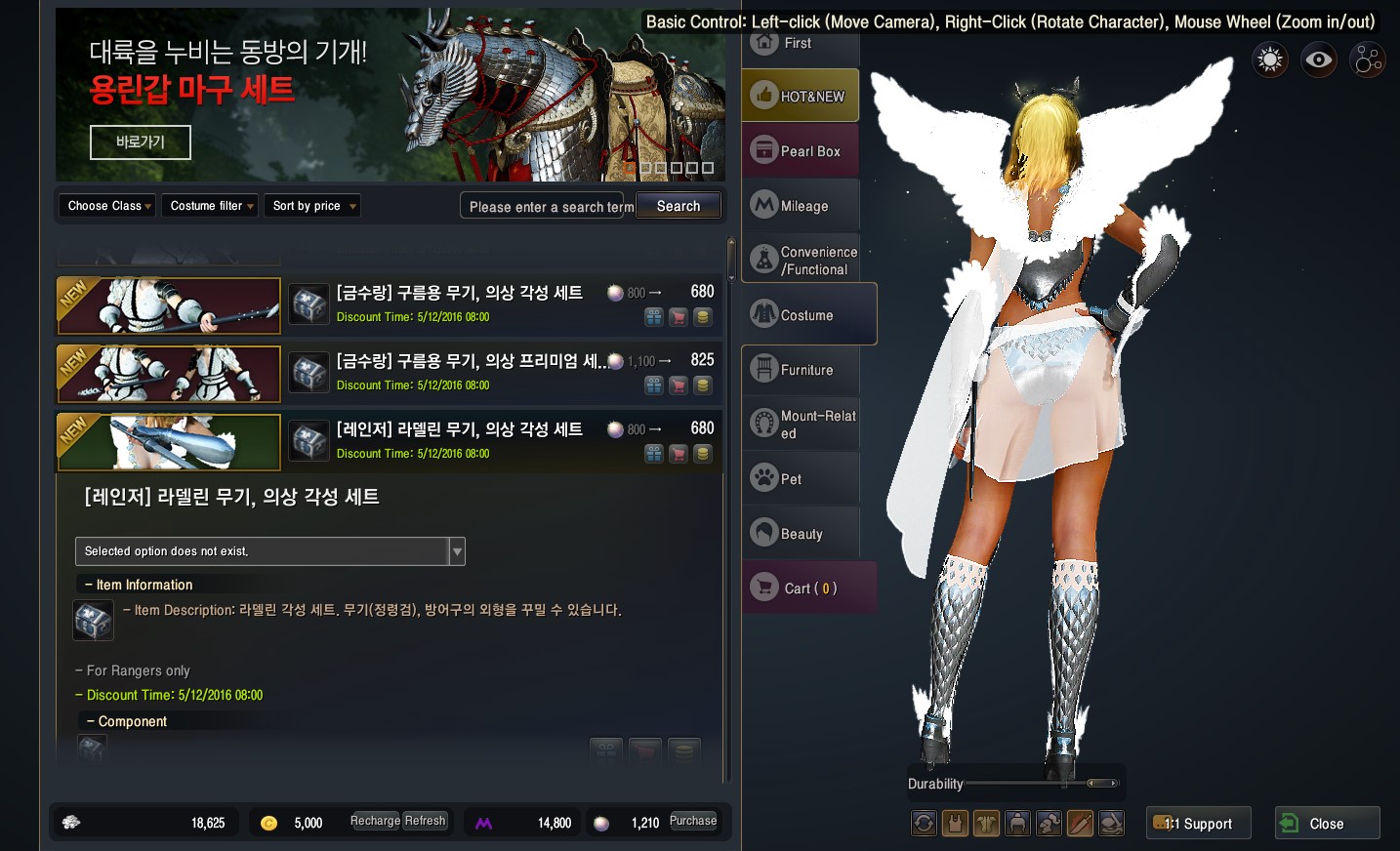
Task: Open the Costume filter dropdown
Action: tap(211, 206)
